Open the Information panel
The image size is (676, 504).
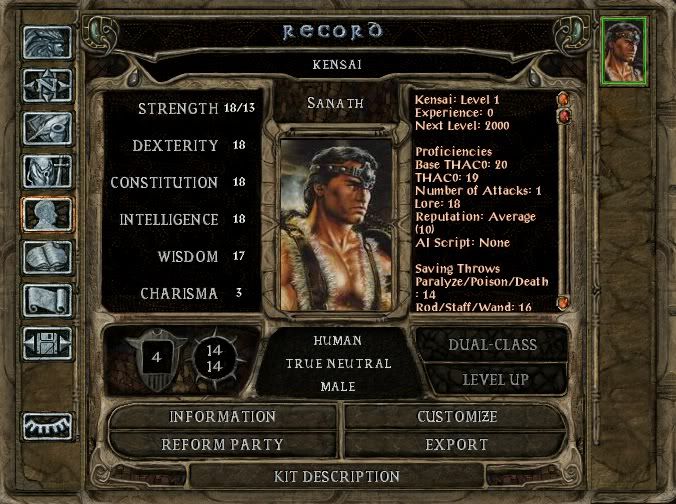point(222,417)
